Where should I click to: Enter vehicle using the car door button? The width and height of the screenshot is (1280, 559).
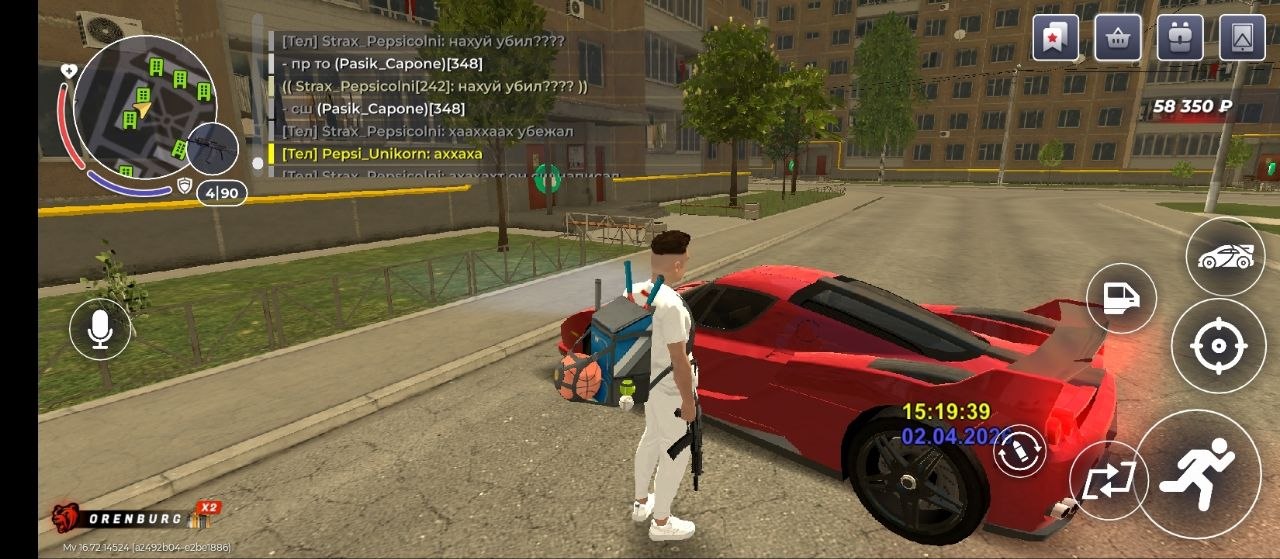pyautogui.click(x=1121, y=298)
